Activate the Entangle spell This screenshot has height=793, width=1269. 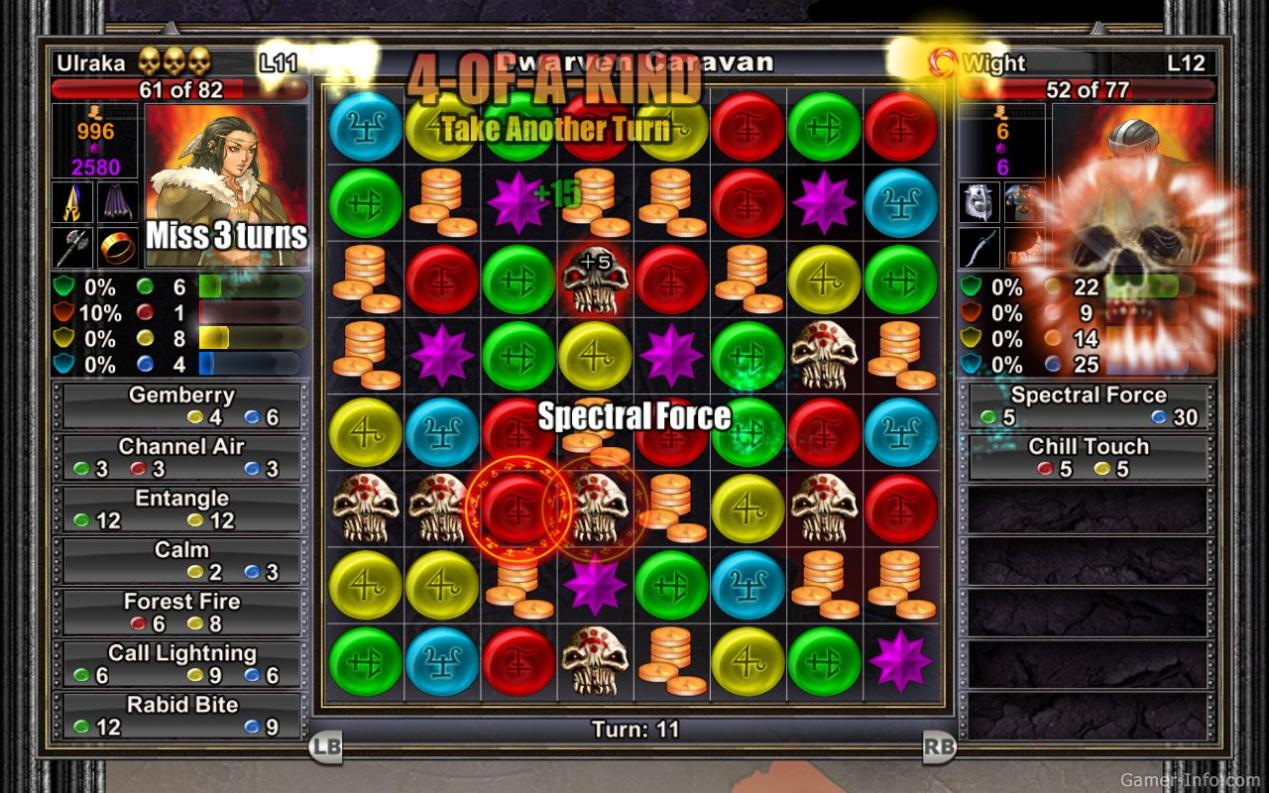181,509
